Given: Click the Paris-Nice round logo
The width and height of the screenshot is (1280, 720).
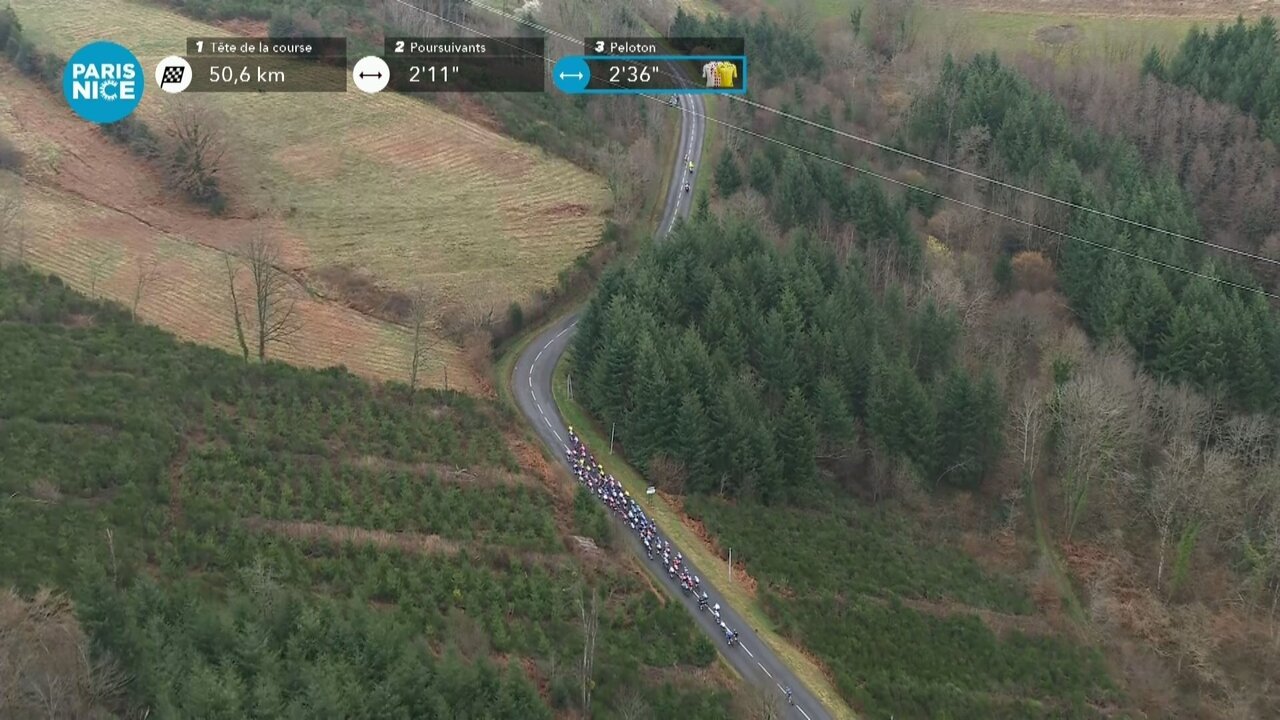Looking at the screenshot, I should [103, 82].
